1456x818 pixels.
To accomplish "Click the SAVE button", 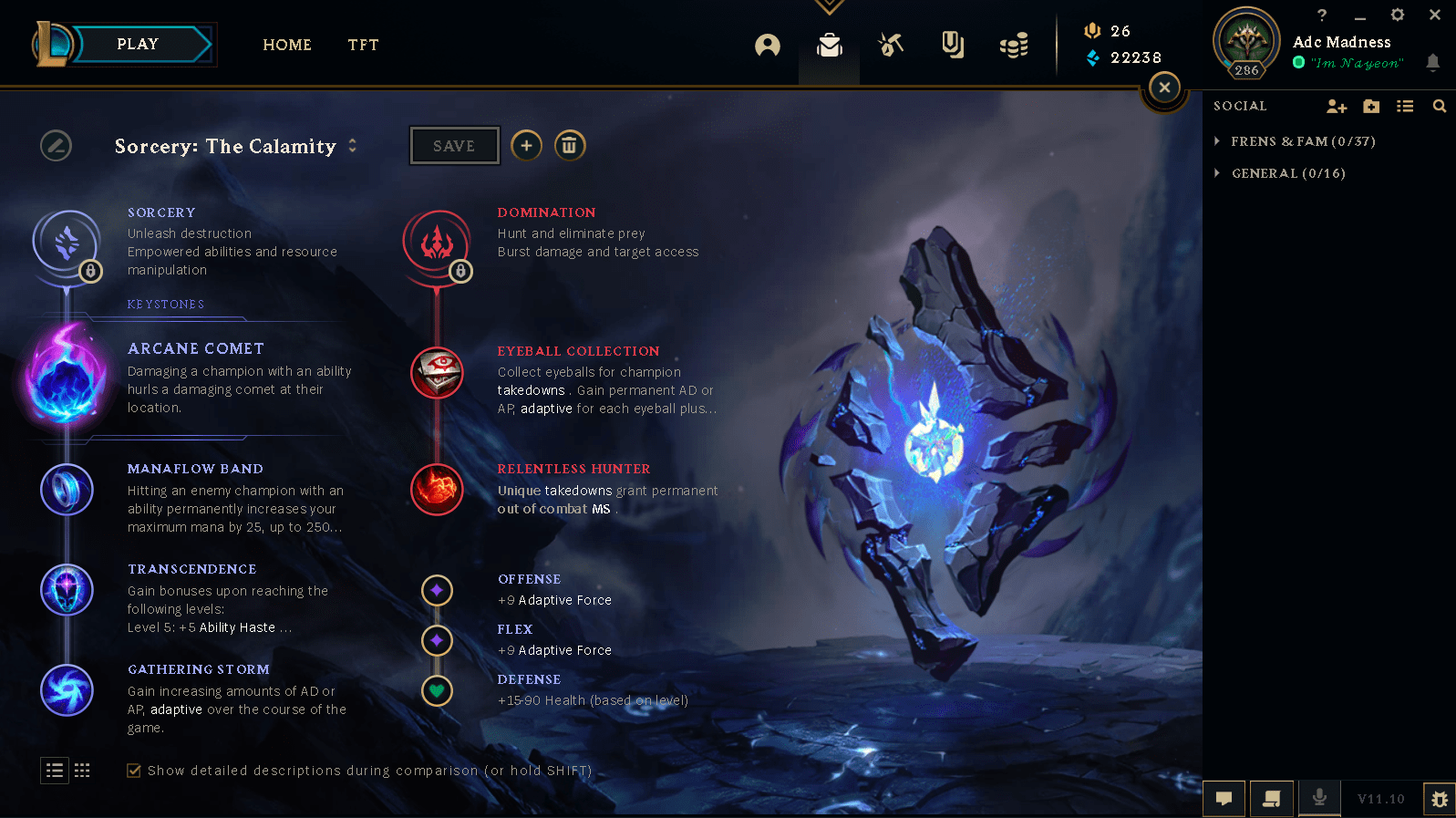I will [x=454, y=145].
